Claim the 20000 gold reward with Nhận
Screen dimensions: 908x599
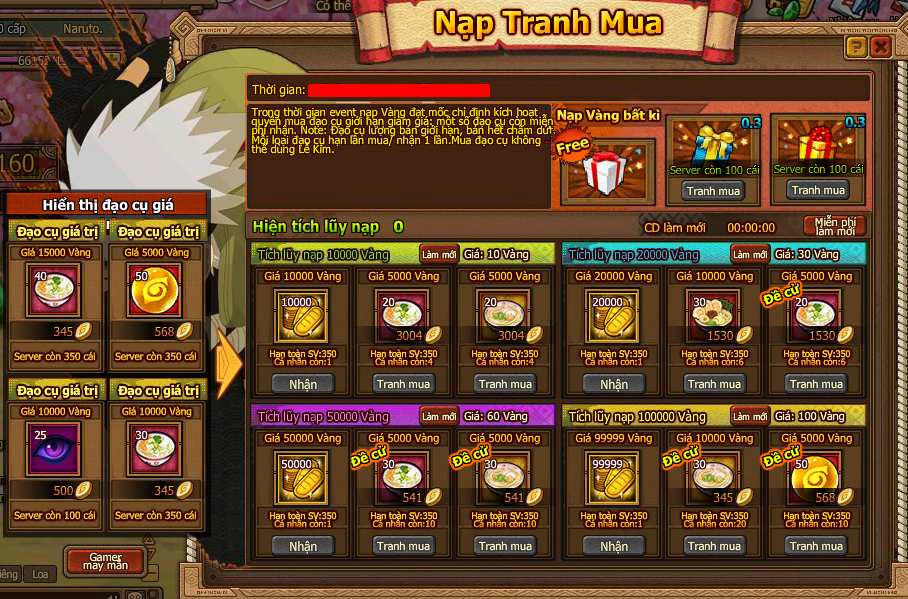tap(613, 384)
